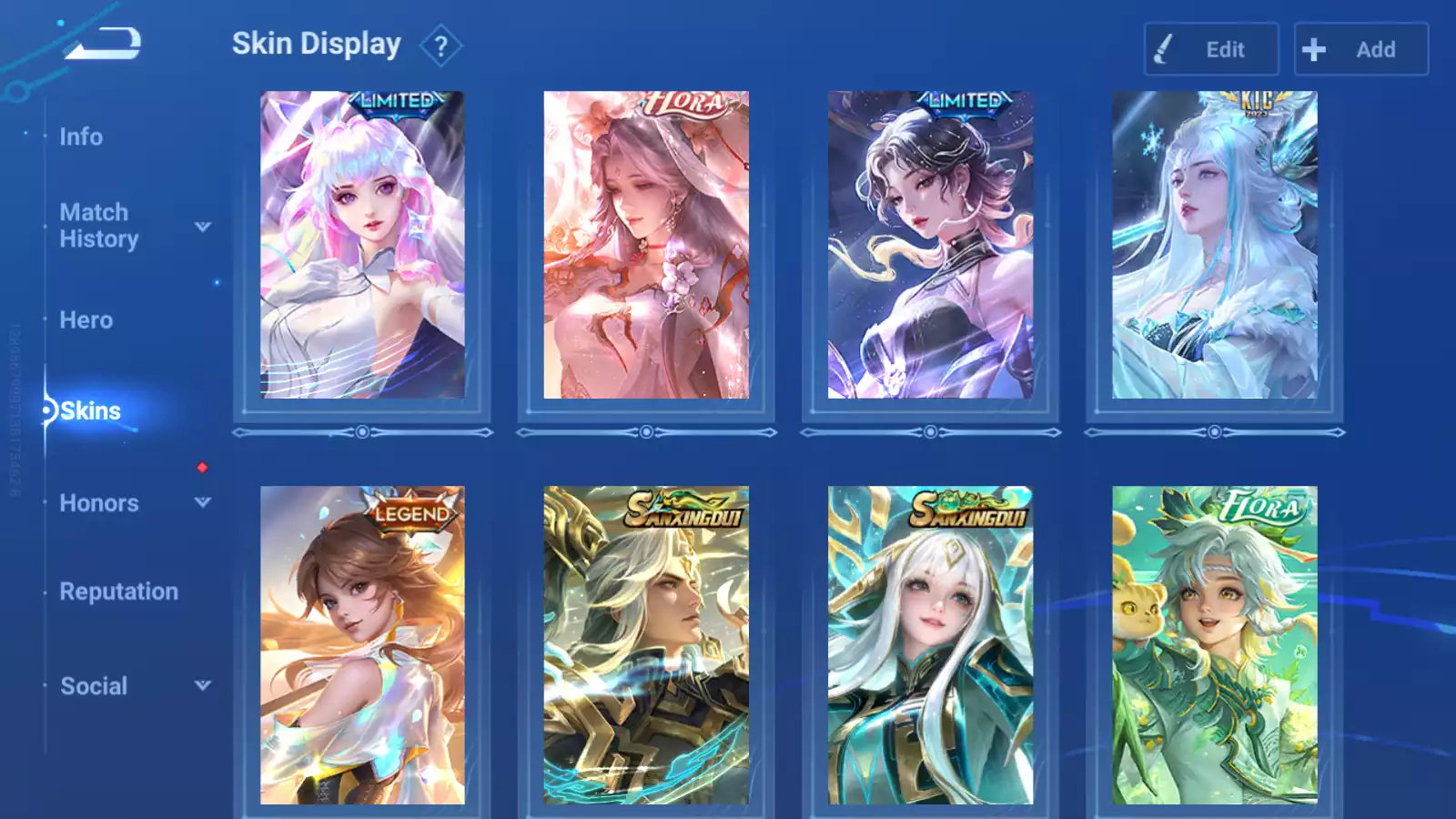View the Reputation tab
Image resolution: width=1456 pixels, height=819 pixels.
119,591
